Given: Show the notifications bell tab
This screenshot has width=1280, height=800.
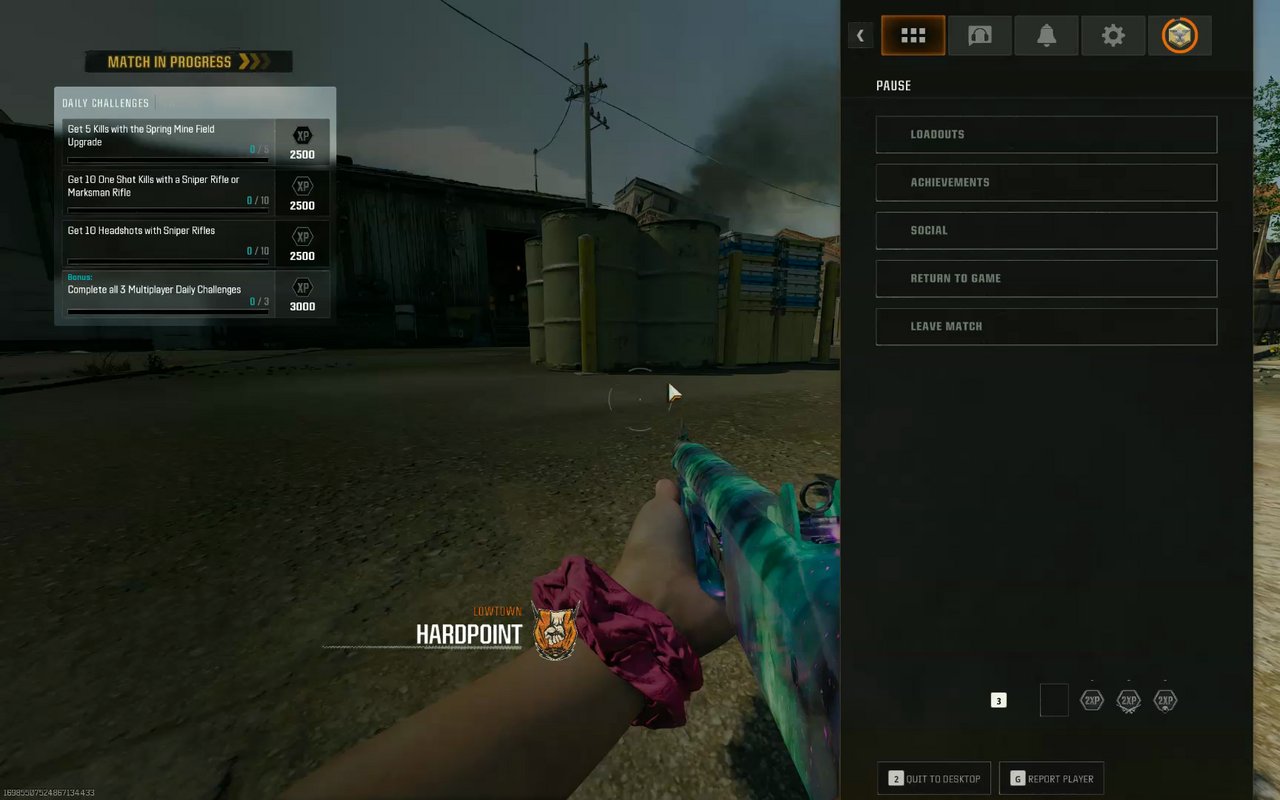Looking at the screenshot, I should pos(1046,36).
